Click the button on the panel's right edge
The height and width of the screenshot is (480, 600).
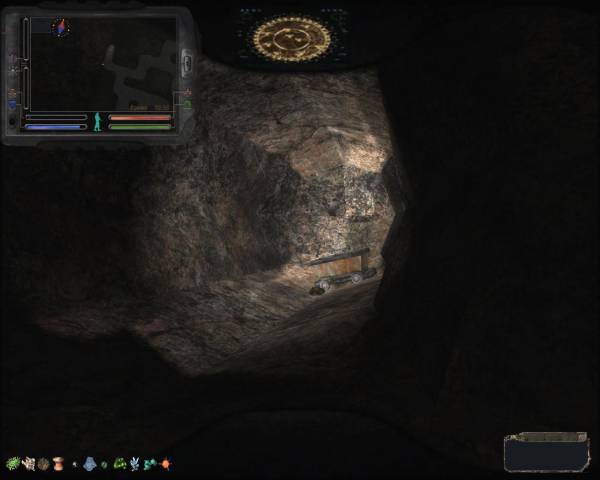coord(186,61)
